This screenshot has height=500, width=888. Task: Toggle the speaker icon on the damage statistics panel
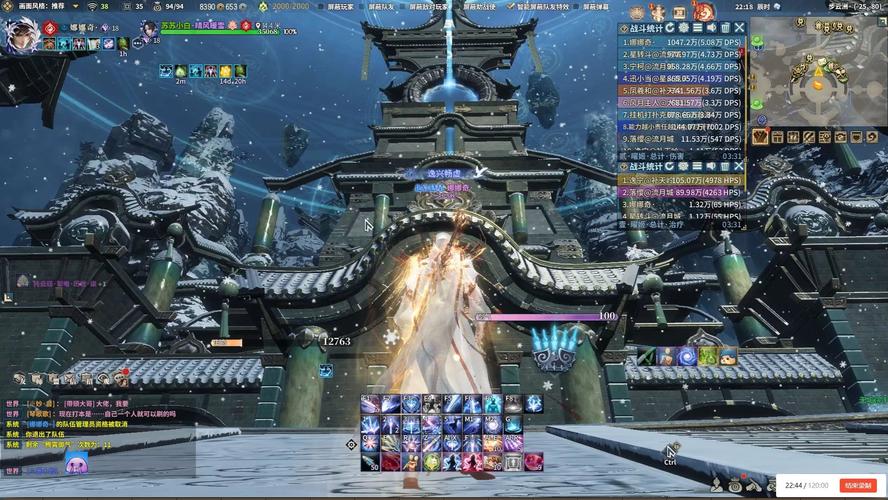pyautogui.click(x=712, y=28)
